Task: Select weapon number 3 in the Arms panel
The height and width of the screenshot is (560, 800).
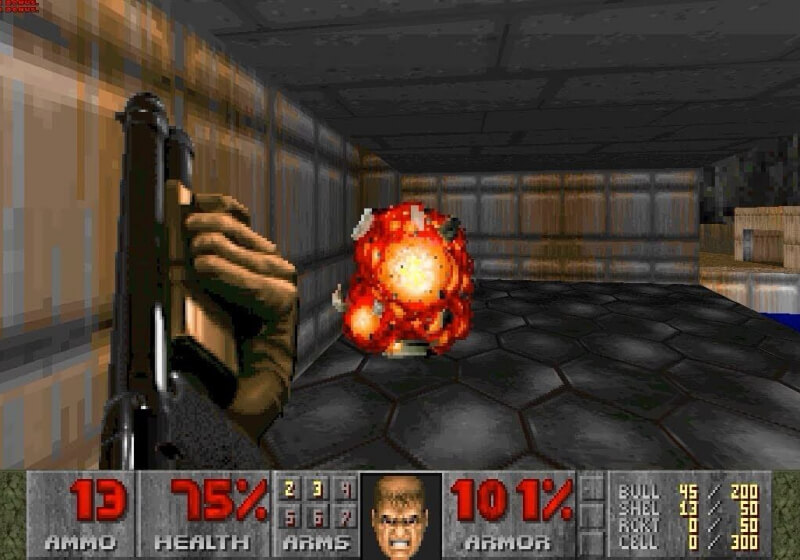Action: (x=317, y=490)
